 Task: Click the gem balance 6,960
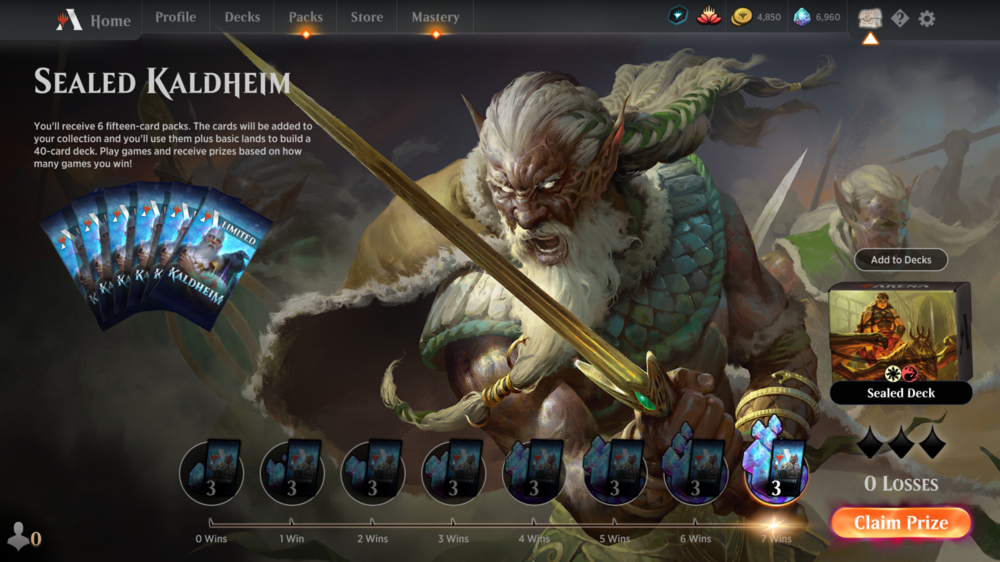[817, 17]
